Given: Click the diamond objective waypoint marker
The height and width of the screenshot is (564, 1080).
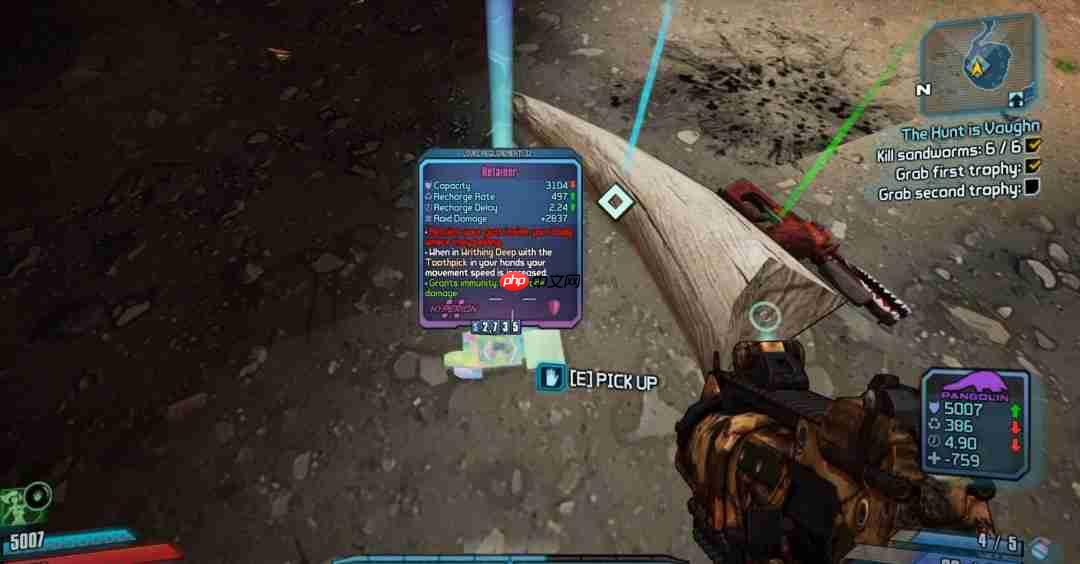Looking at the screenshot, I should 616,201.
